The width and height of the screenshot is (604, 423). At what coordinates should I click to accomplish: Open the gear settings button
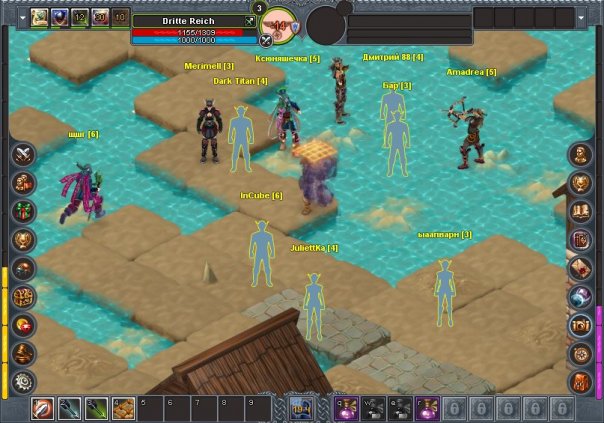point(23,381)
